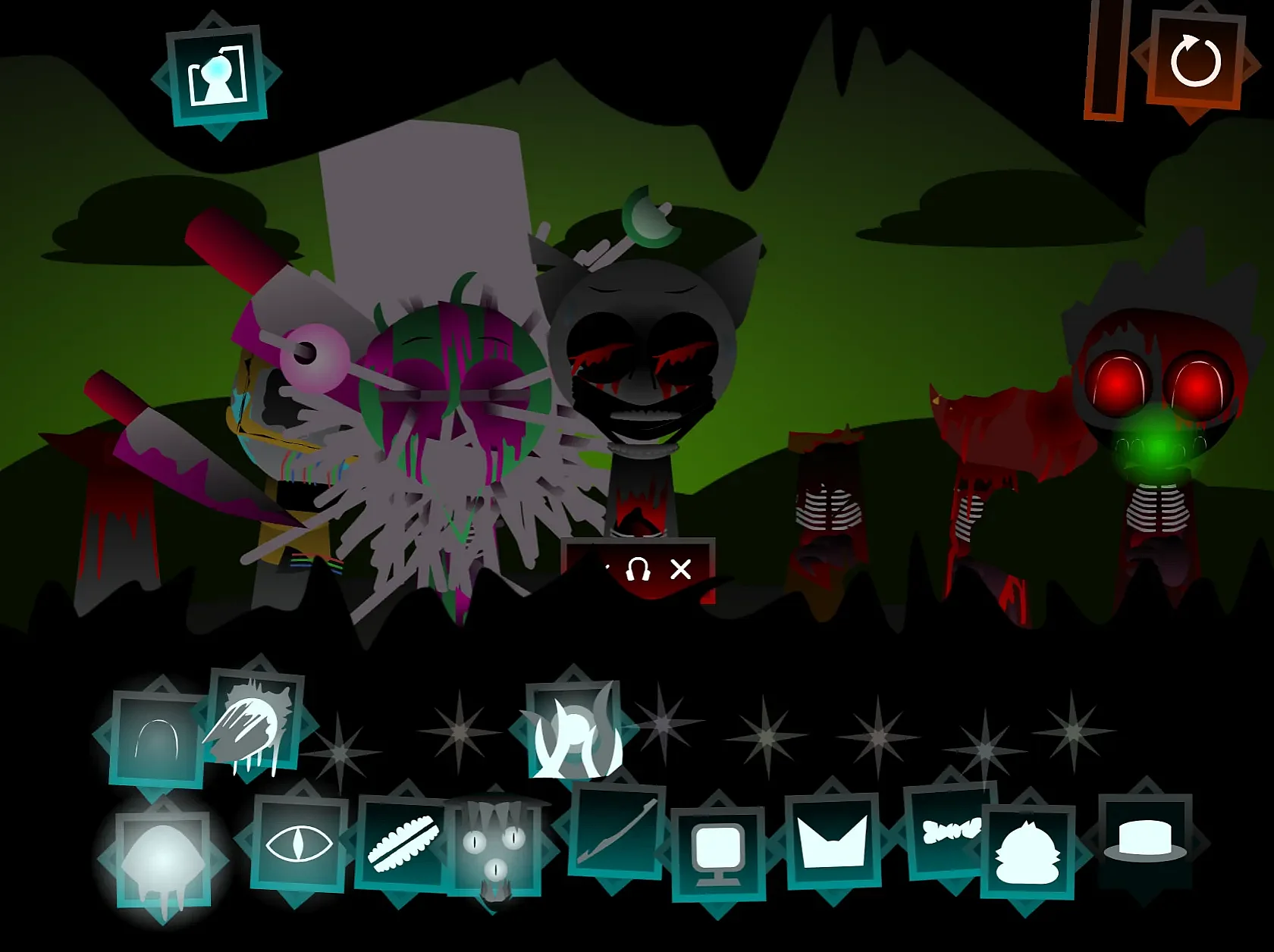Remove the character with the X button
Screen dimensions: 1274x952
click(x=681, y=569)
